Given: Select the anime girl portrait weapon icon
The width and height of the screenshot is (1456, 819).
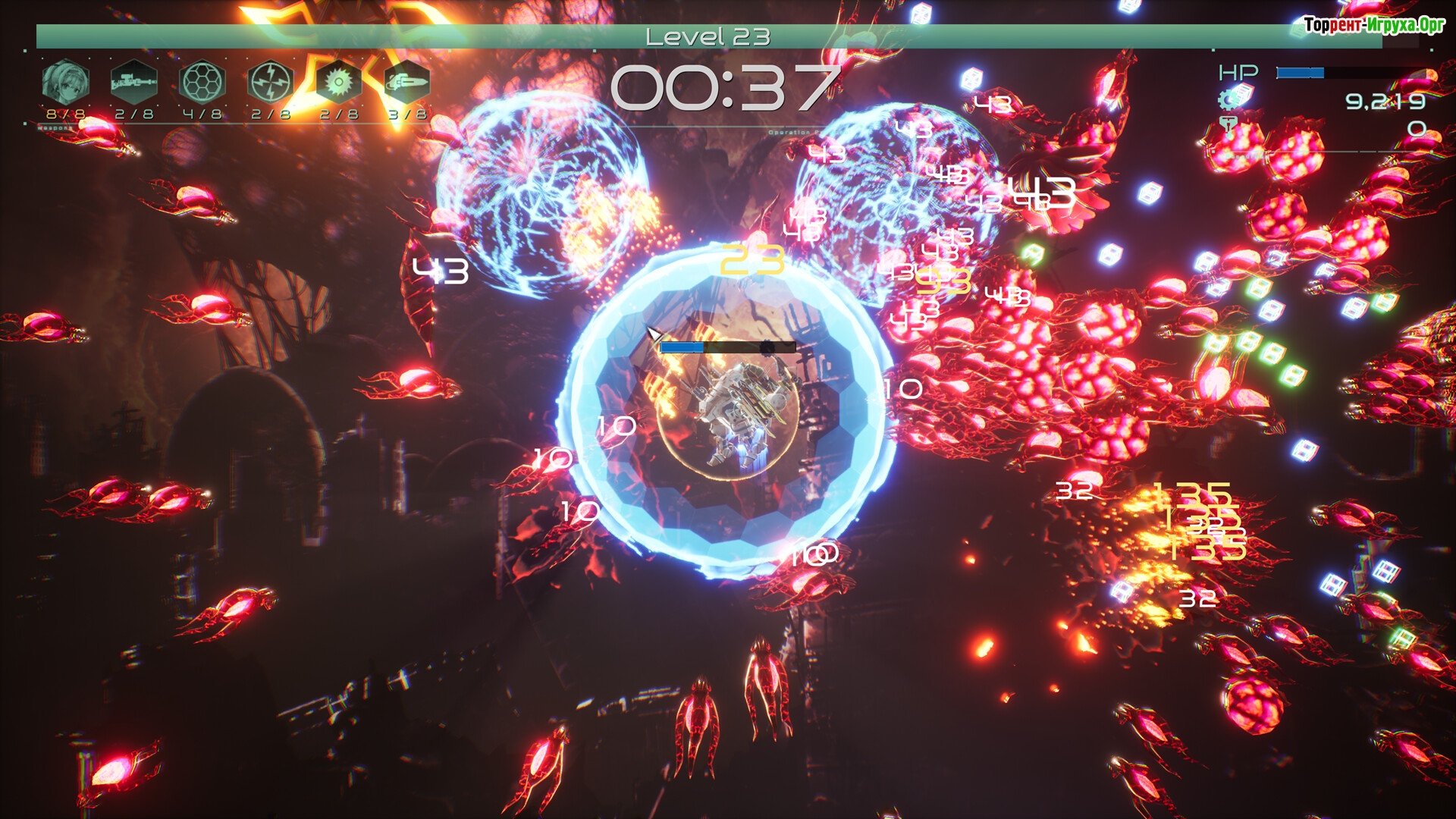Looking at the screenshot, I should [x=65, y=82].
